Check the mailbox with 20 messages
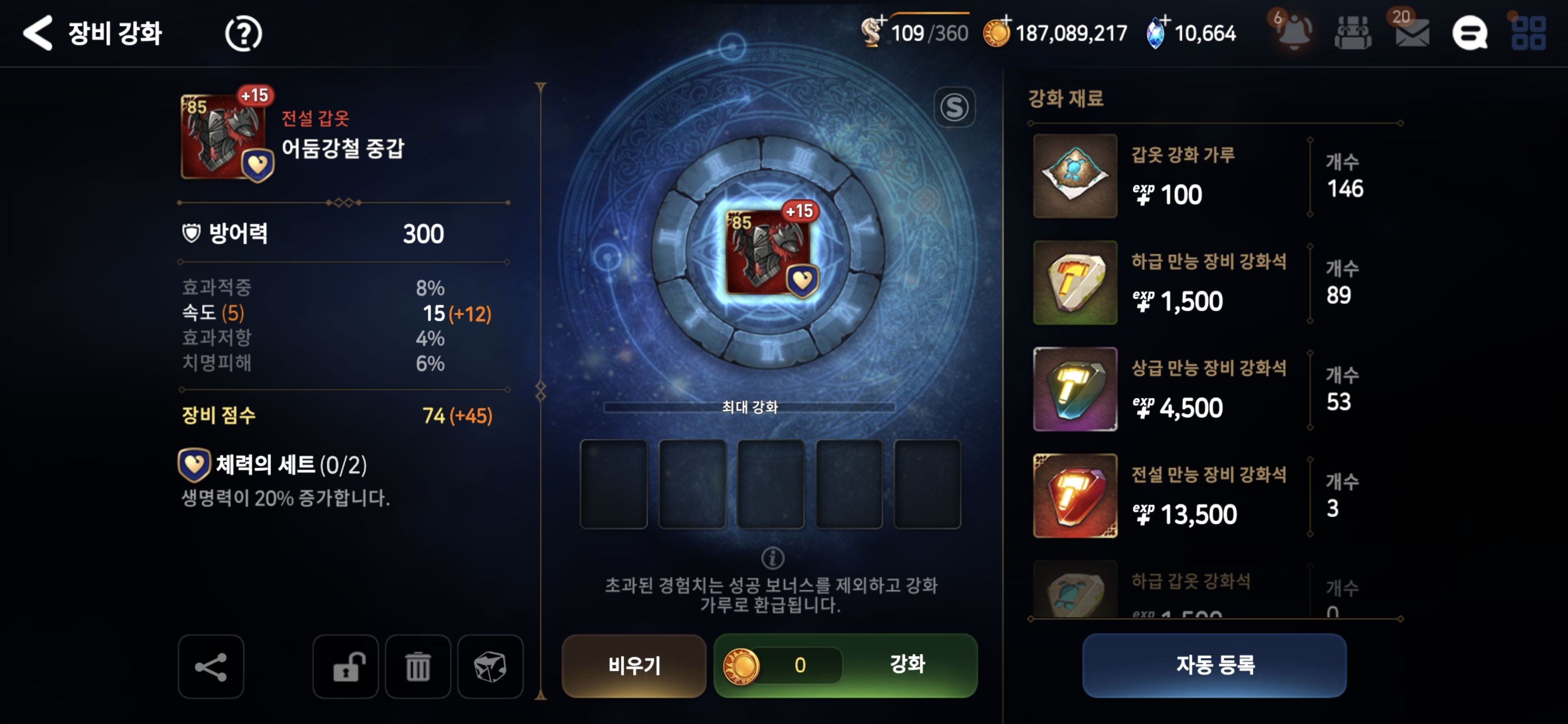 [x=1412, y=33]
